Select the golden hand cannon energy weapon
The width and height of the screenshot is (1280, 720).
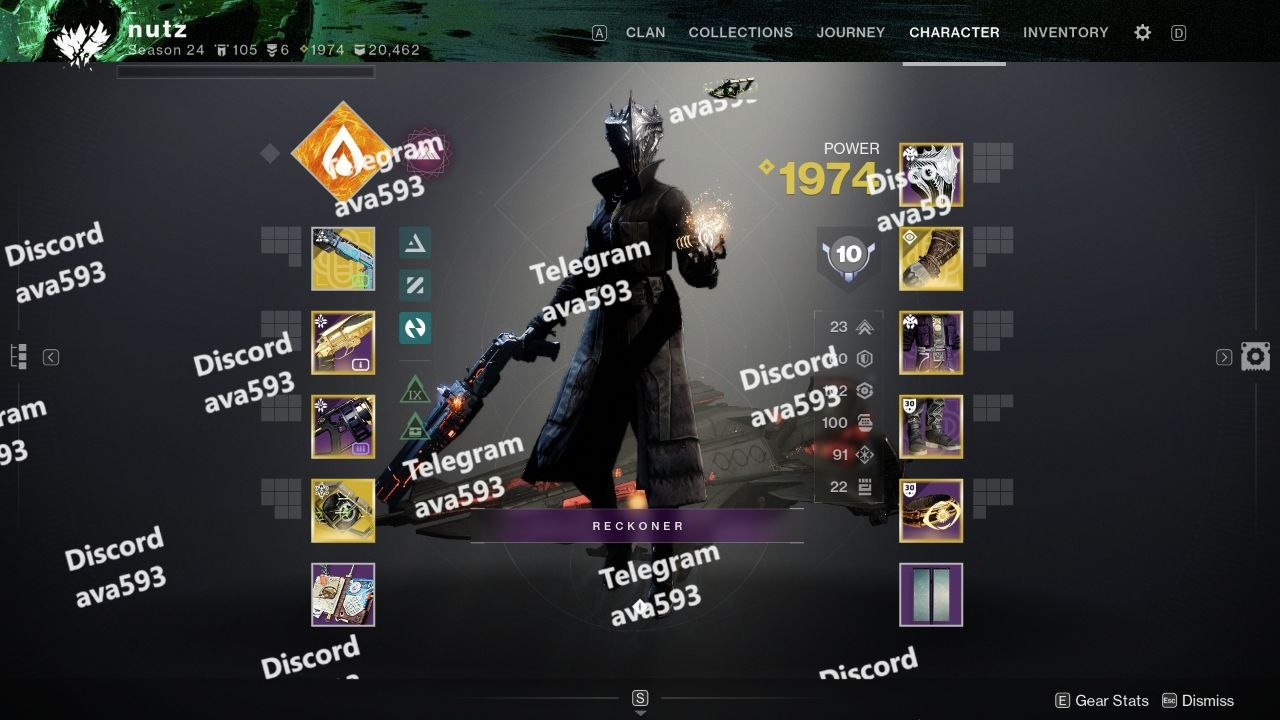[x=343, y=343]
